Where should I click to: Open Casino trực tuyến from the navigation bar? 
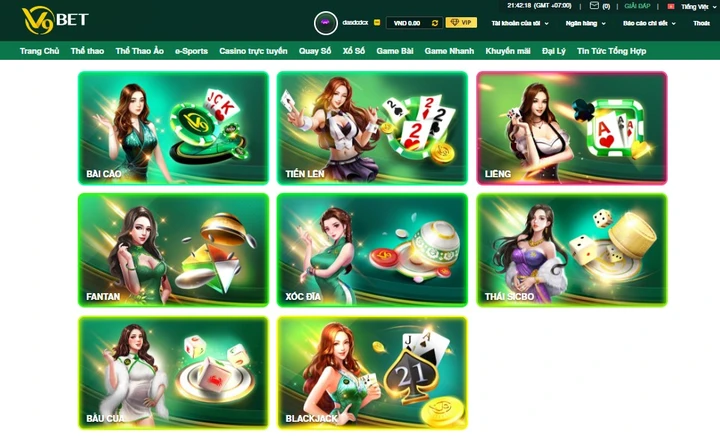(253, 50)
